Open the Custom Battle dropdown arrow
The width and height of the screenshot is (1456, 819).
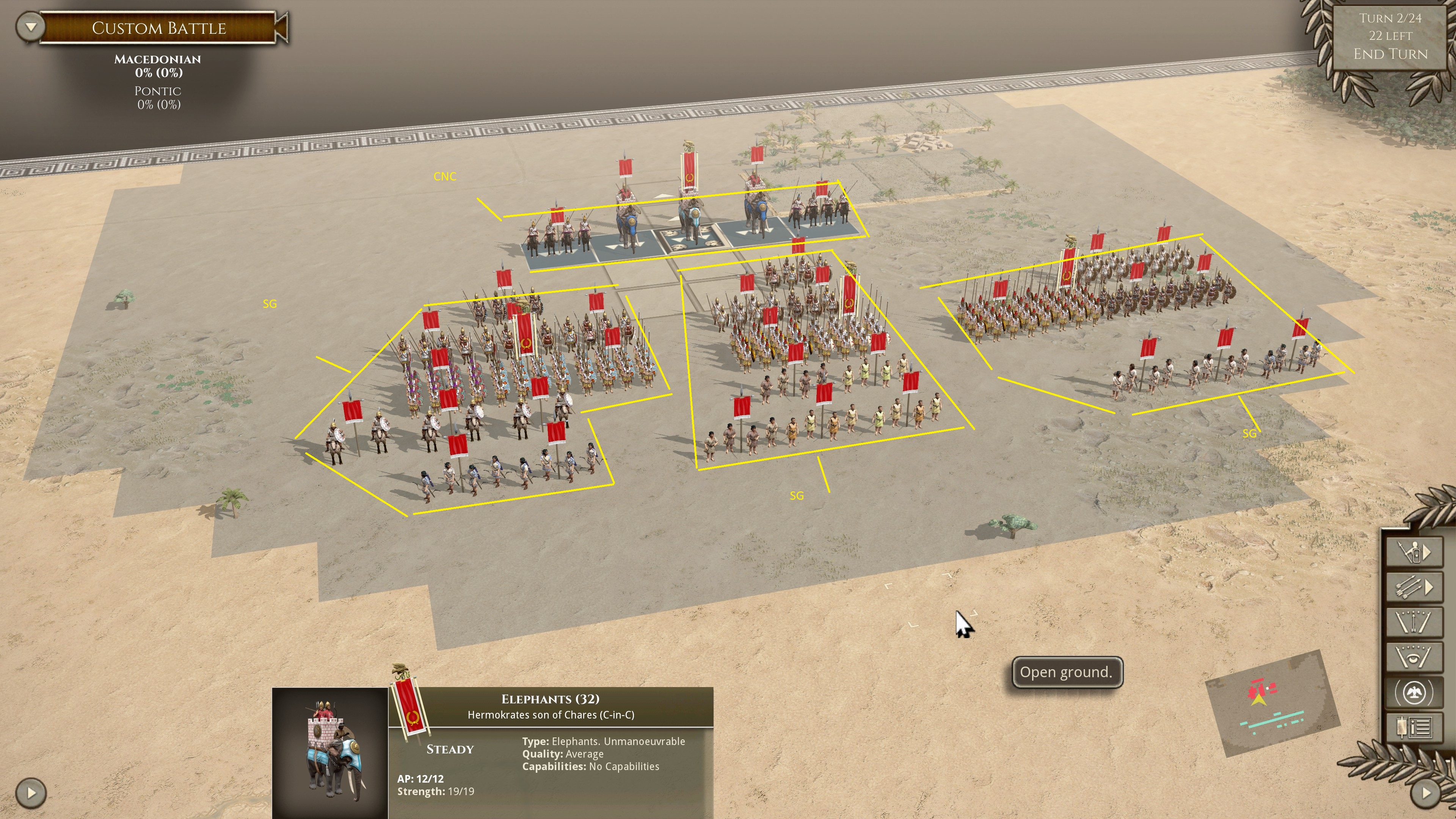point(30,27)
